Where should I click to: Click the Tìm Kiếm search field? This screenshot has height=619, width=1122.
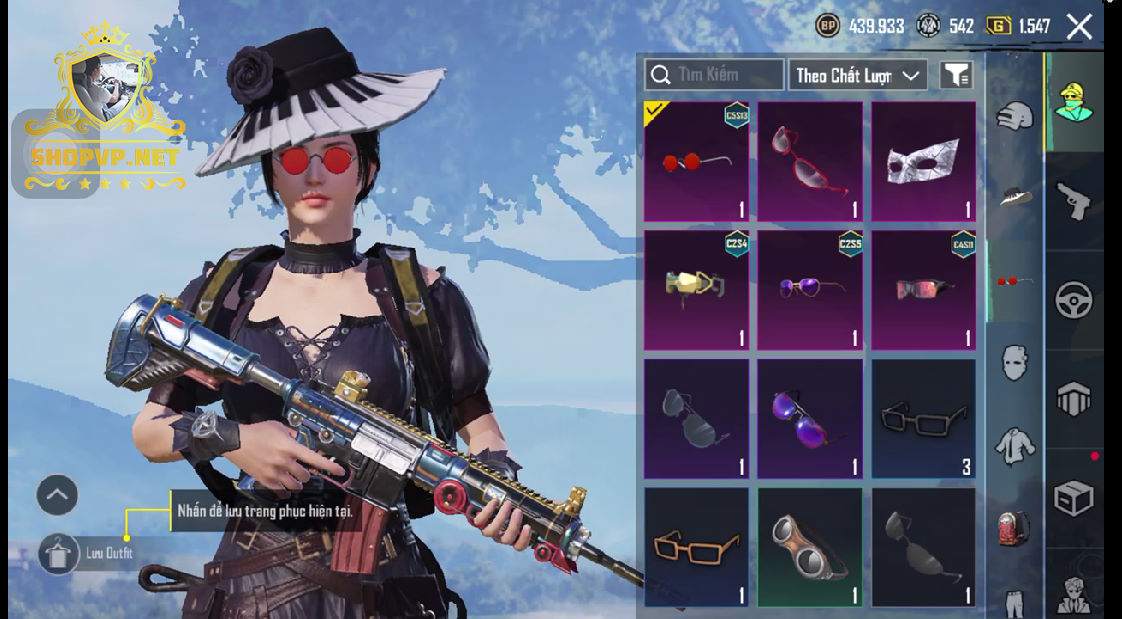714,74
